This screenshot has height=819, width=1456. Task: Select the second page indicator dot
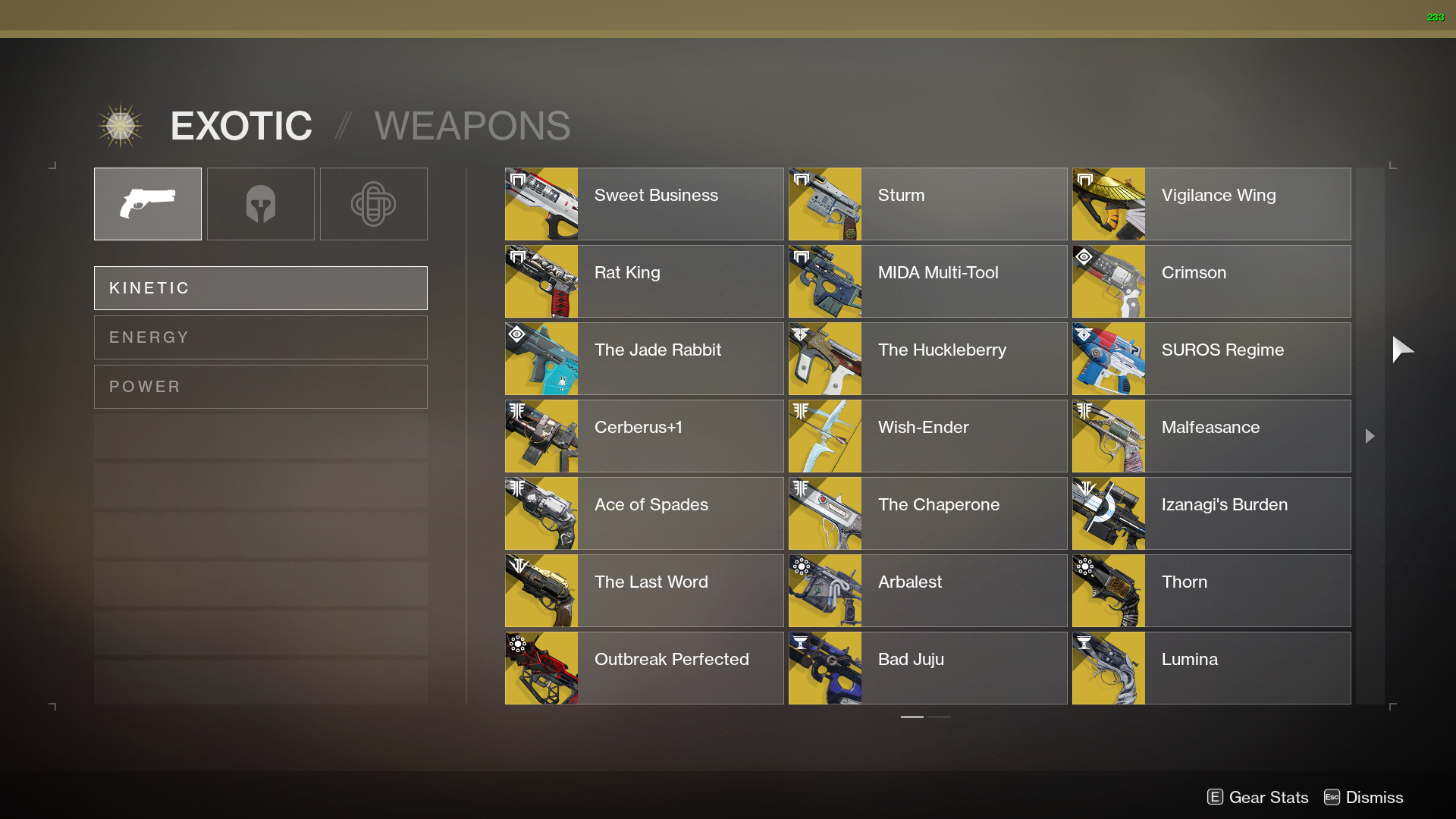(940, 717)
